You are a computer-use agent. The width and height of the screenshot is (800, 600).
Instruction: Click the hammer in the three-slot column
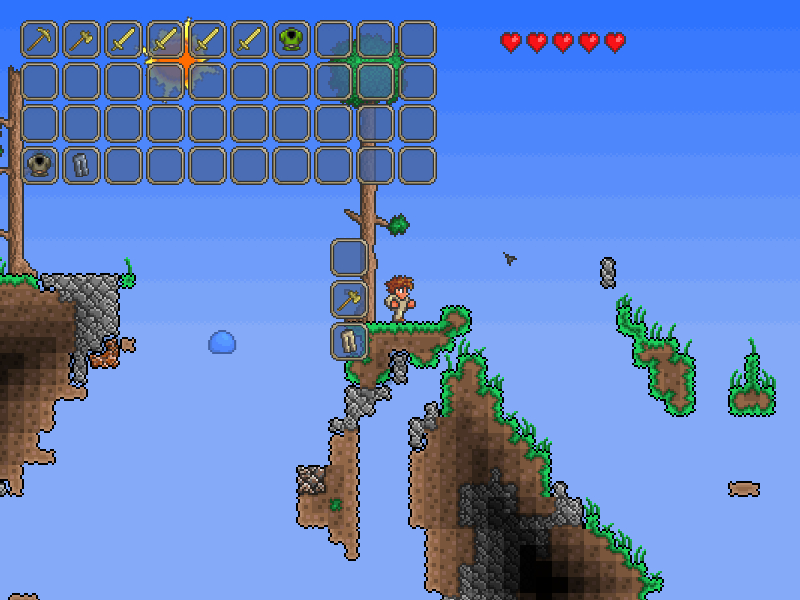pos(349,299)
